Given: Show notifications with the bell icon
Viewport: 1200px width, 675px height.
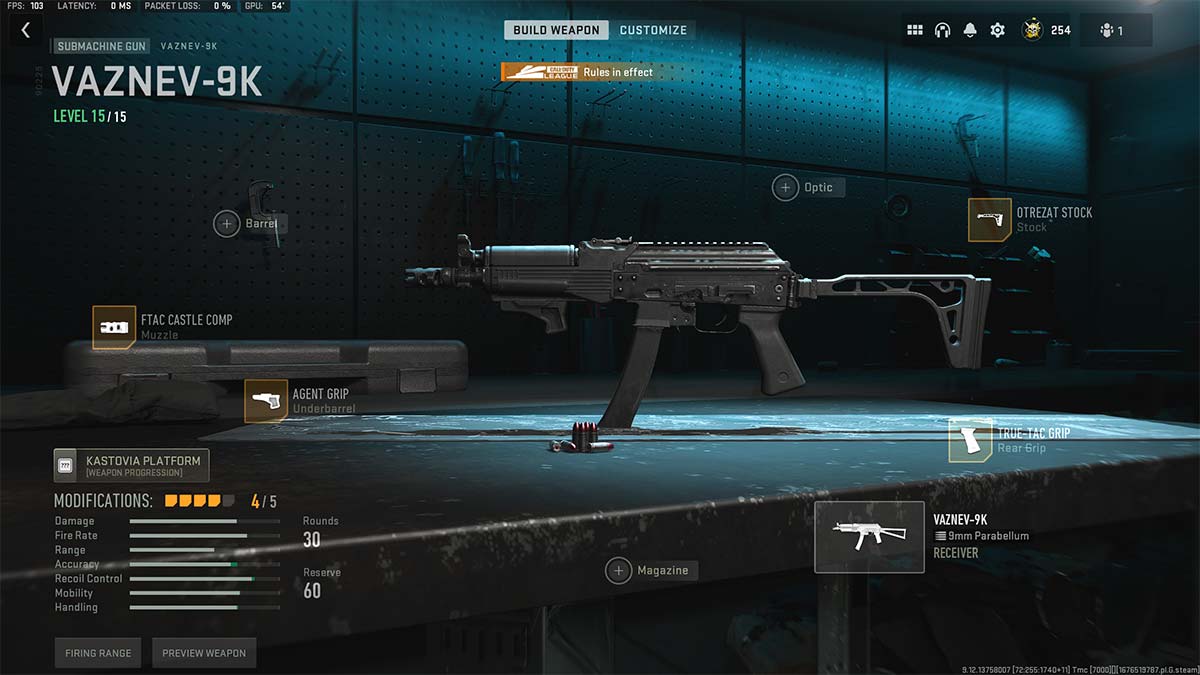Looking at the screenshot, I should pyautogui.click(x=970, y=30).
